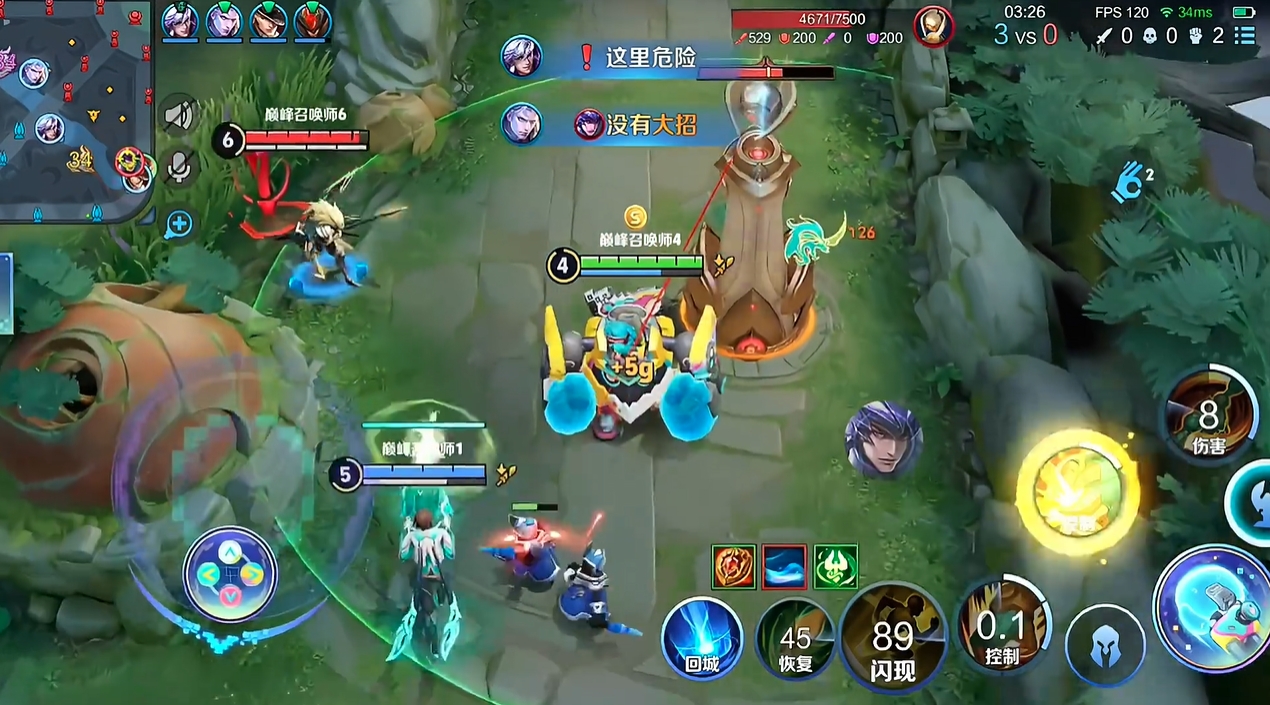Tap the 回城 recall button

702,637
